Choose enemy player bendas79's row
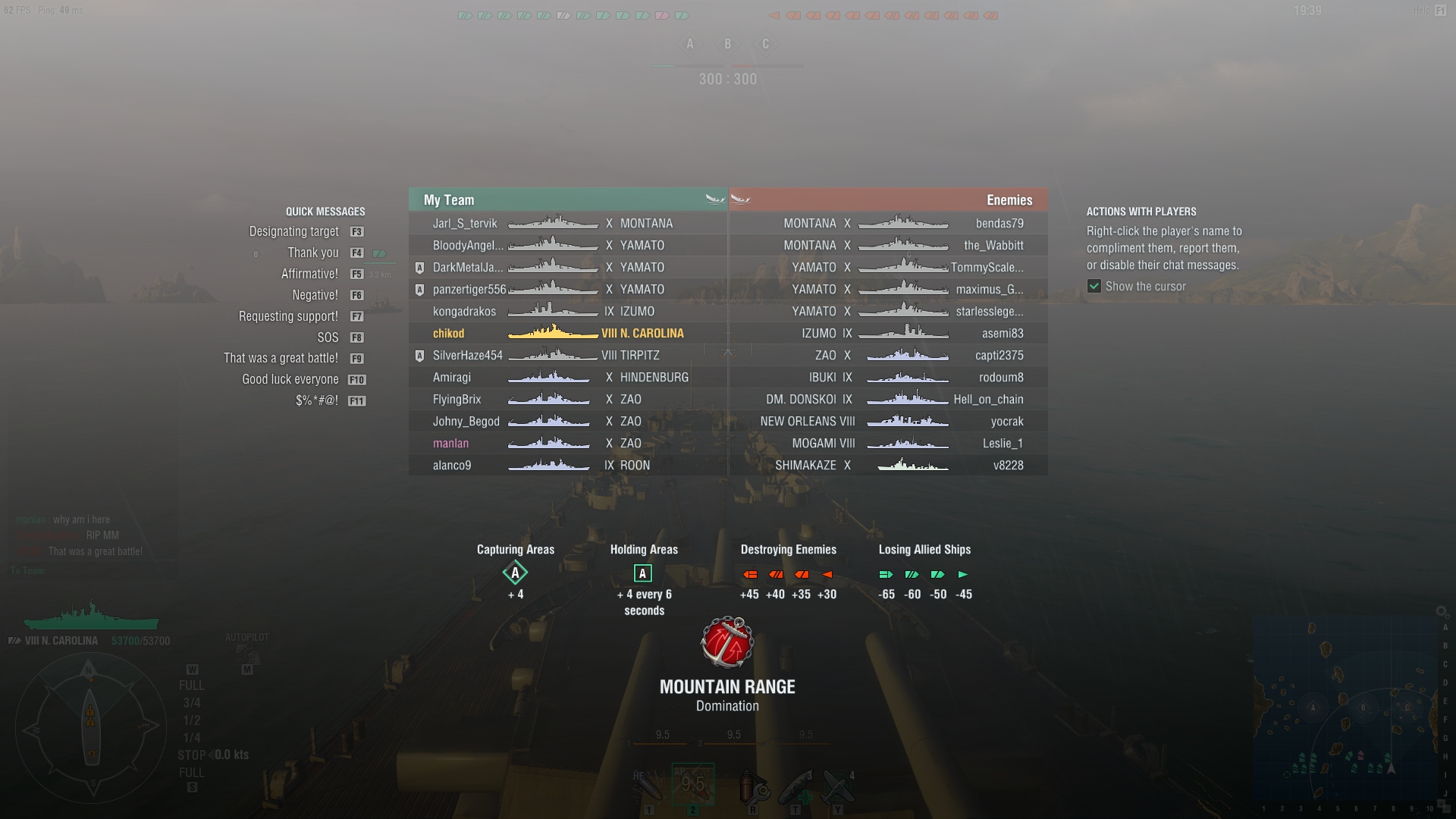 [x=999, y=224]
